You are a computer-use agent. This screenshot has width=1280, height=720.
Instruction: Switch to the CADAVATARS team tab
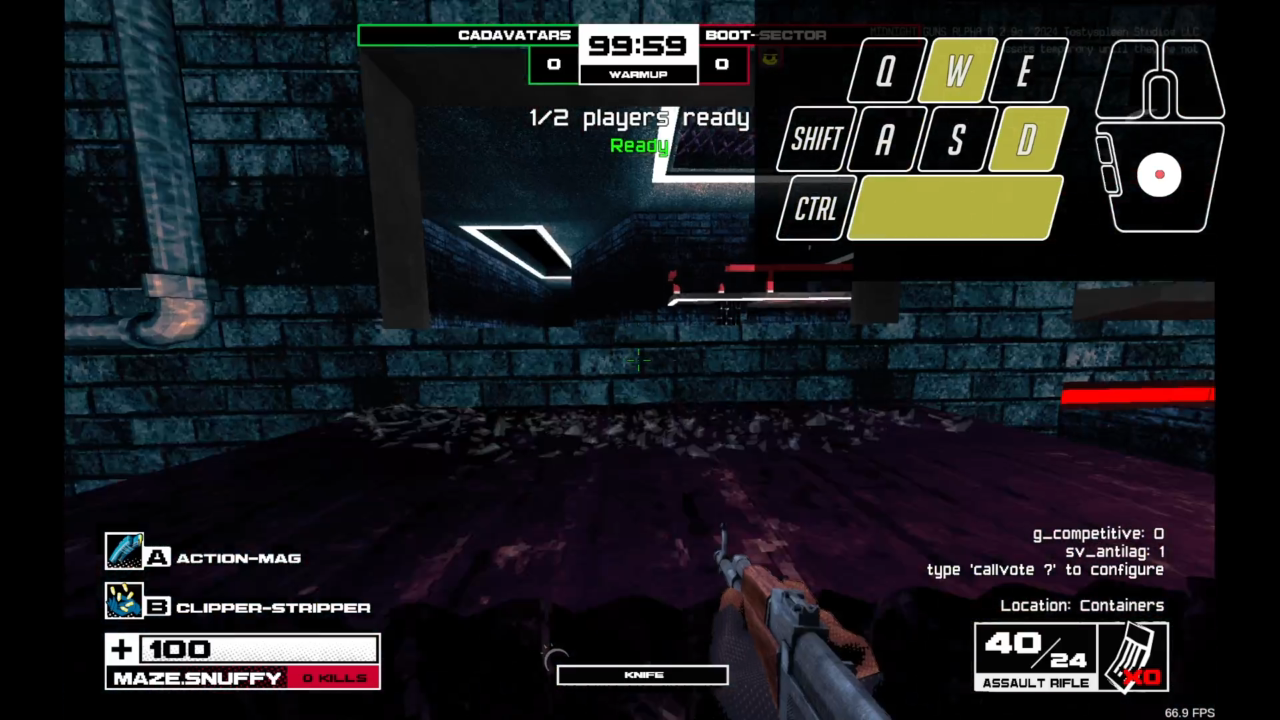tap(515, 35)
